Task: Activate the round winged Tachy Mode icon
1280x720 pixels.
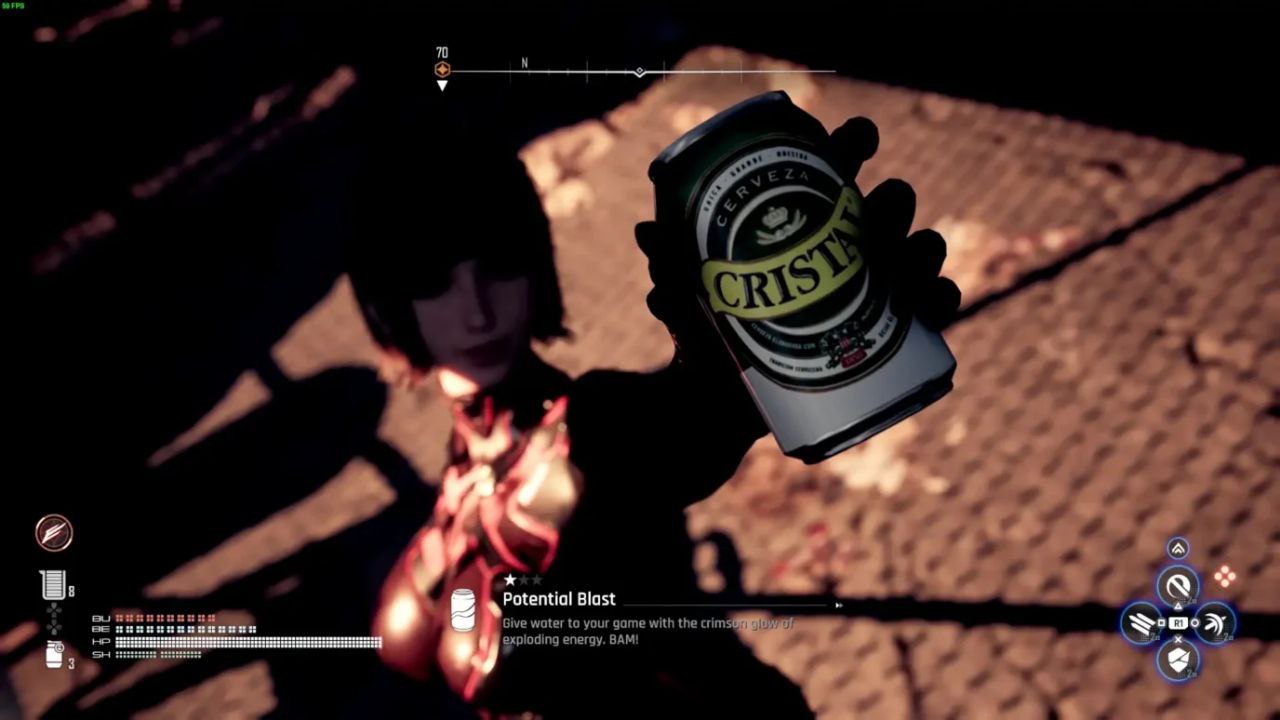Action: (x=54, y=533)
